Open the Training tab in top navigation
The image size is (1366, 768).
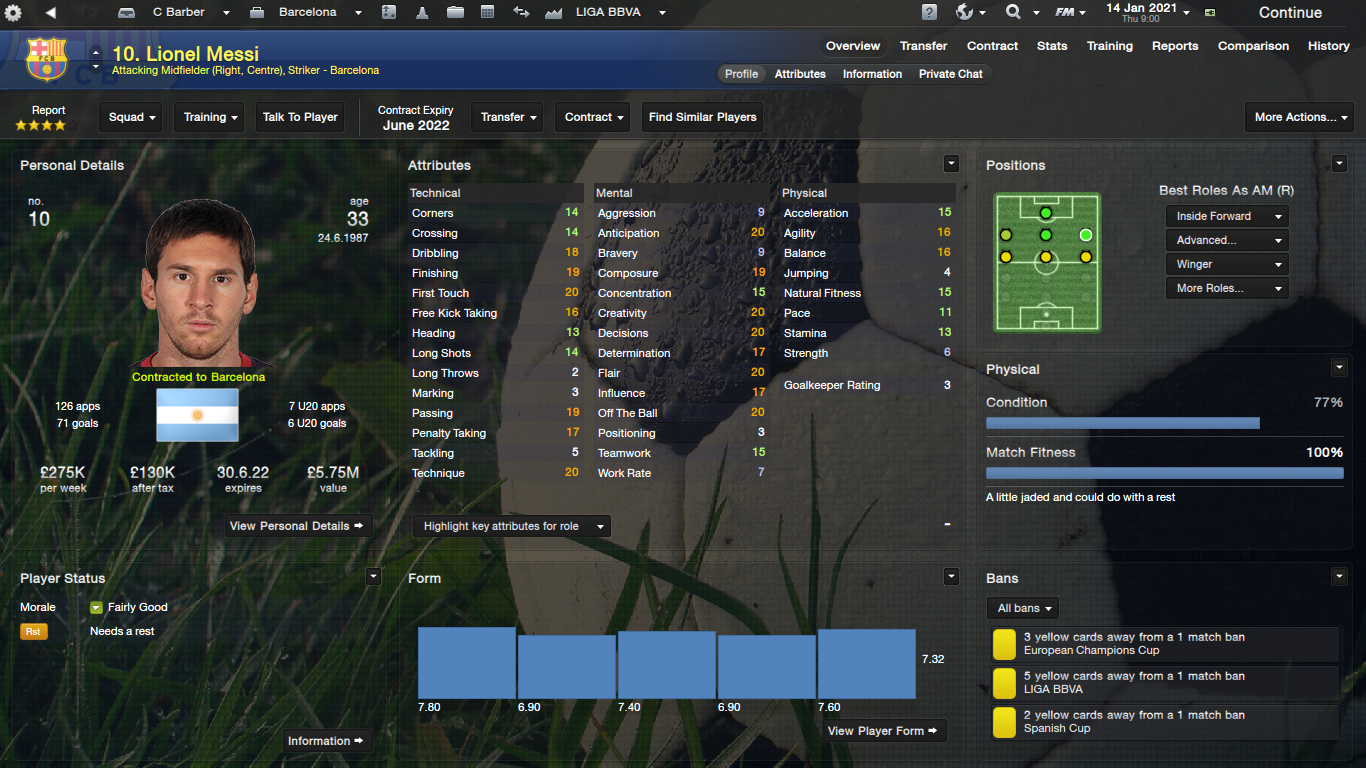click(1110, 46)
